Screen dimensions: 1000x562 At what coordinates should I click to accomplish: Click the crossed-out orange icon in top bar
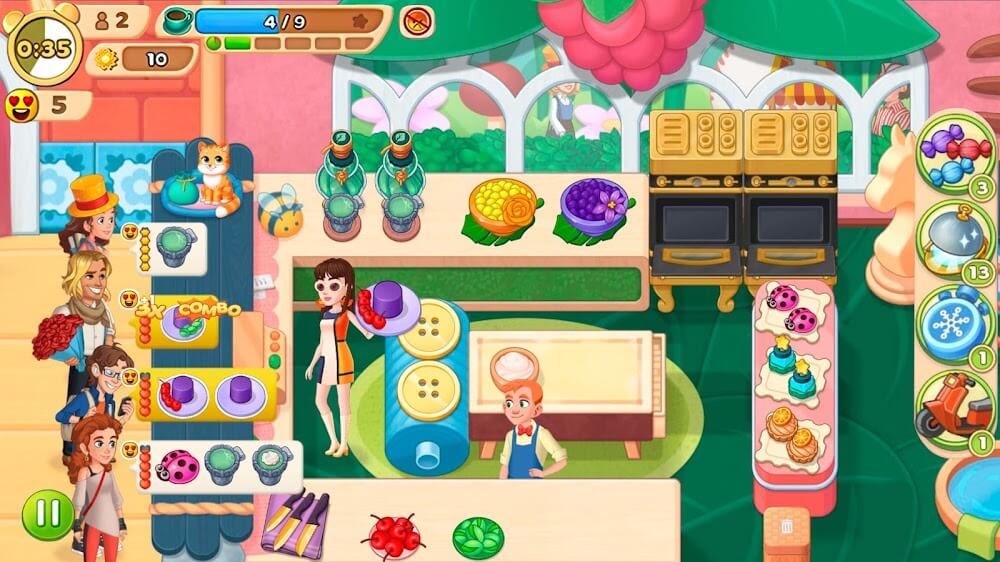click(417, 20)
